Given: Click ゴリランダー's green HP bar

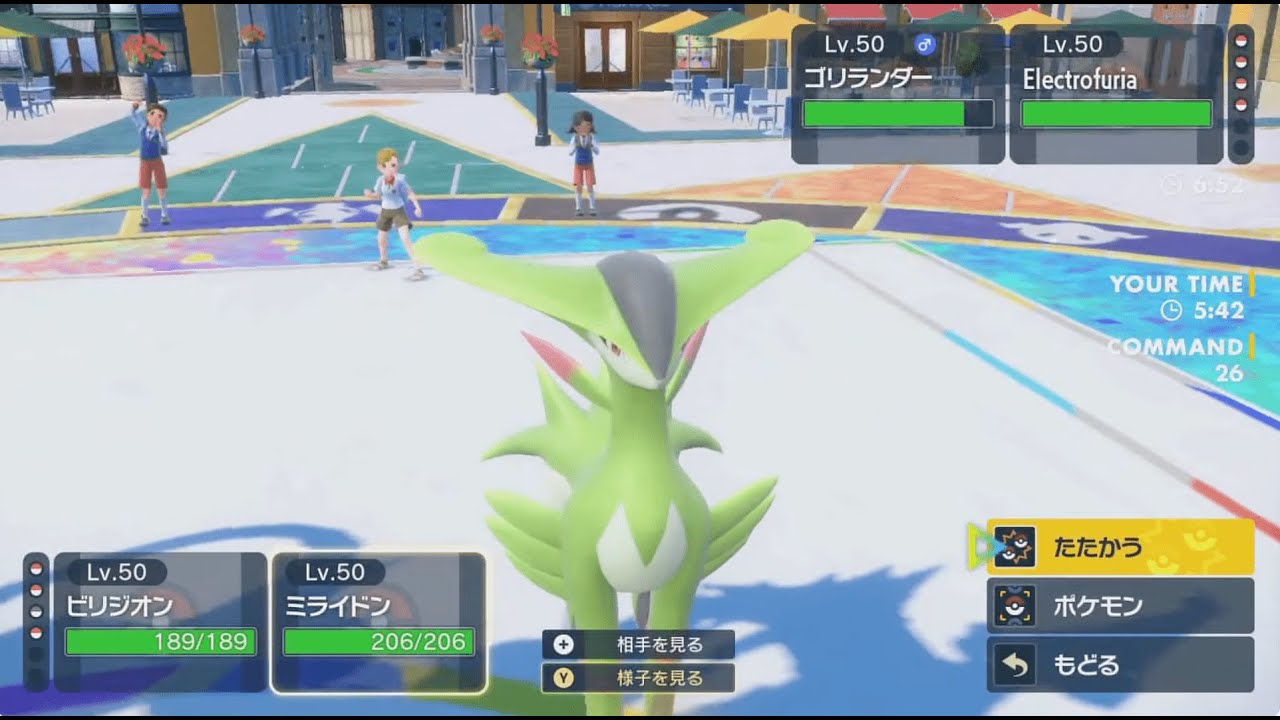Looking at the screenshot, I should click(895, 113).
